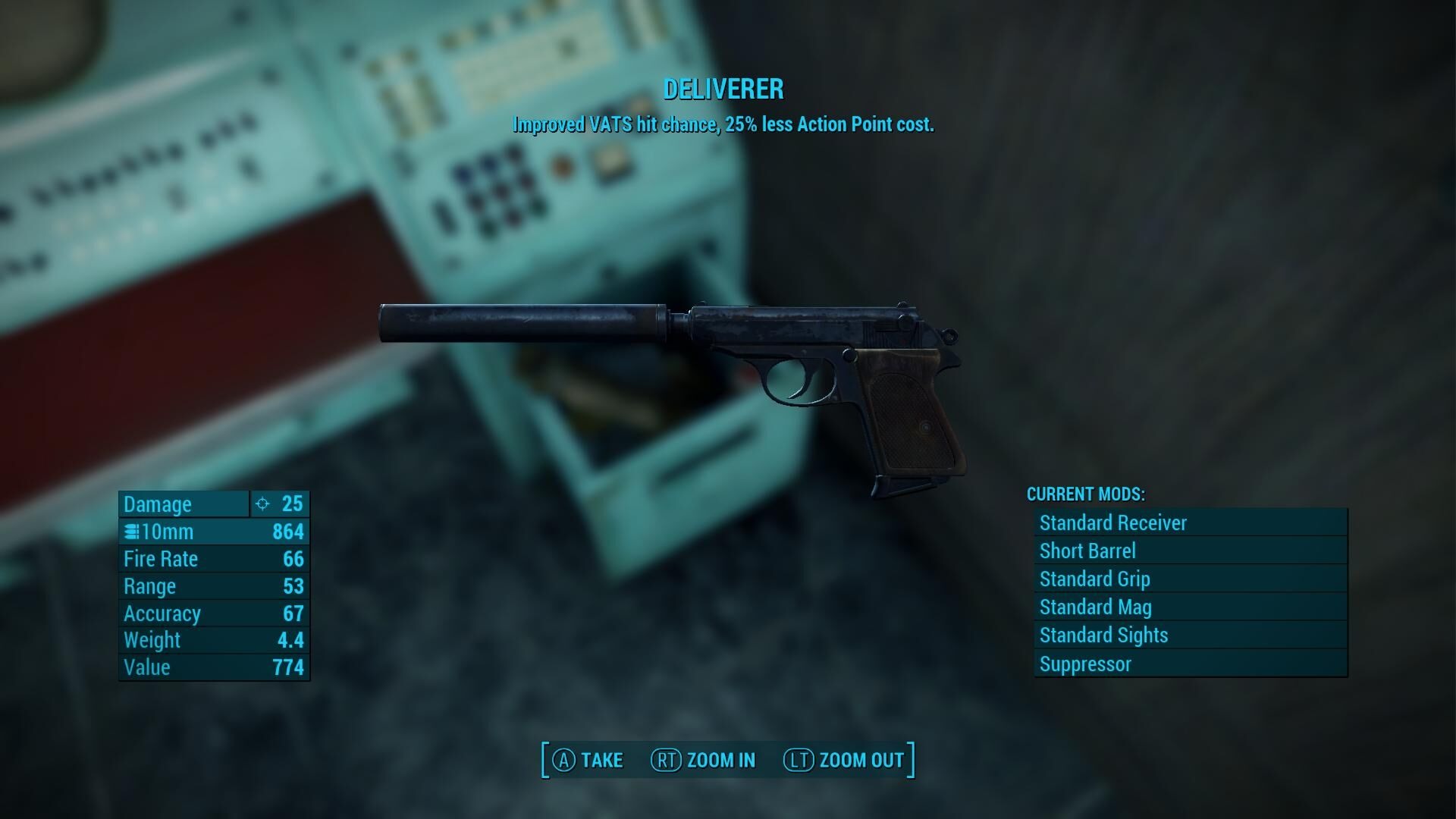Highlight the Standard Sights mod row

[x=1190, y=635]
